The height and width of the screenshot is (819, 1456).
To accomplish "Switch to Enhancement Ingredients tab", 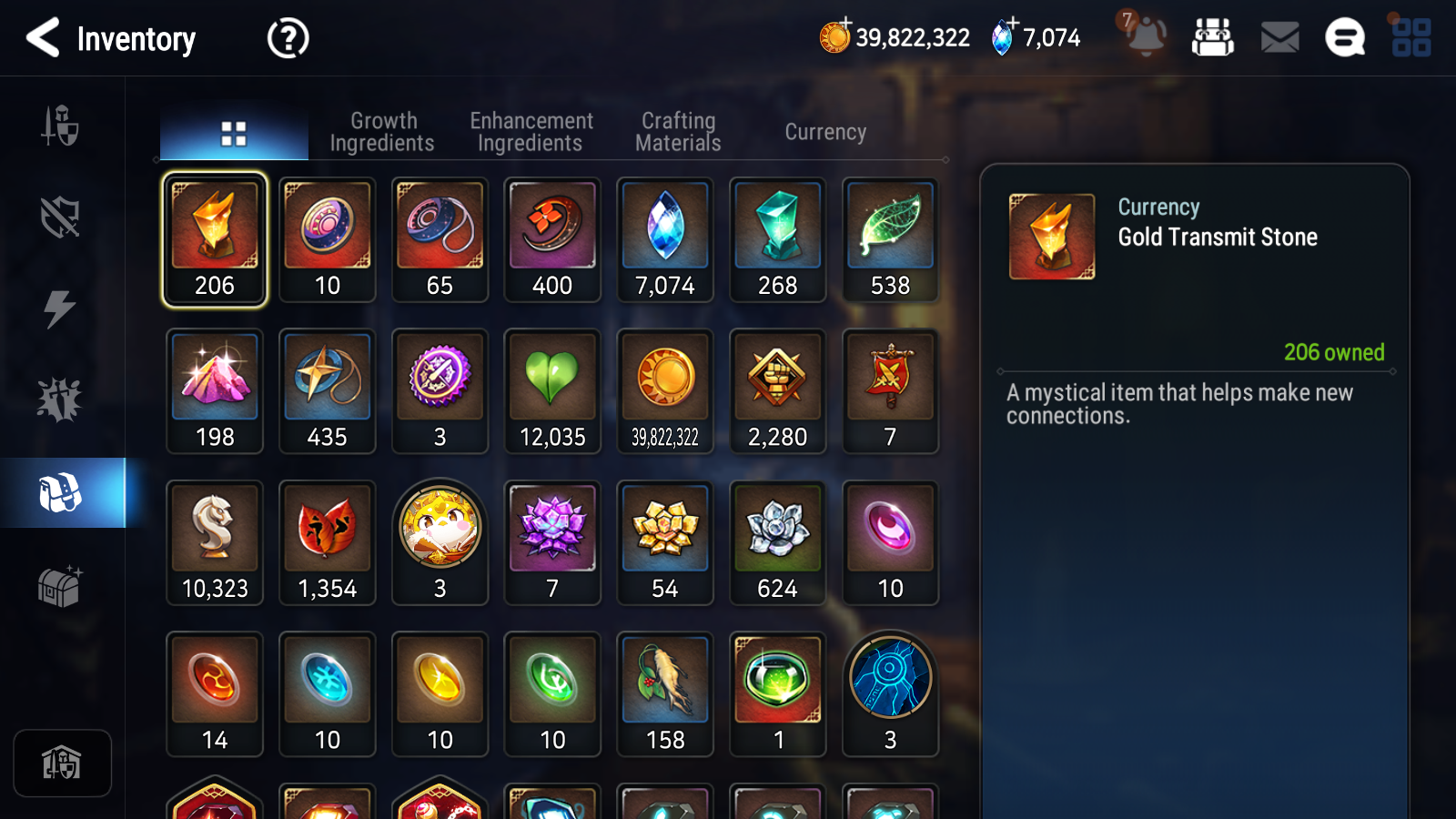I will (531, 133).
